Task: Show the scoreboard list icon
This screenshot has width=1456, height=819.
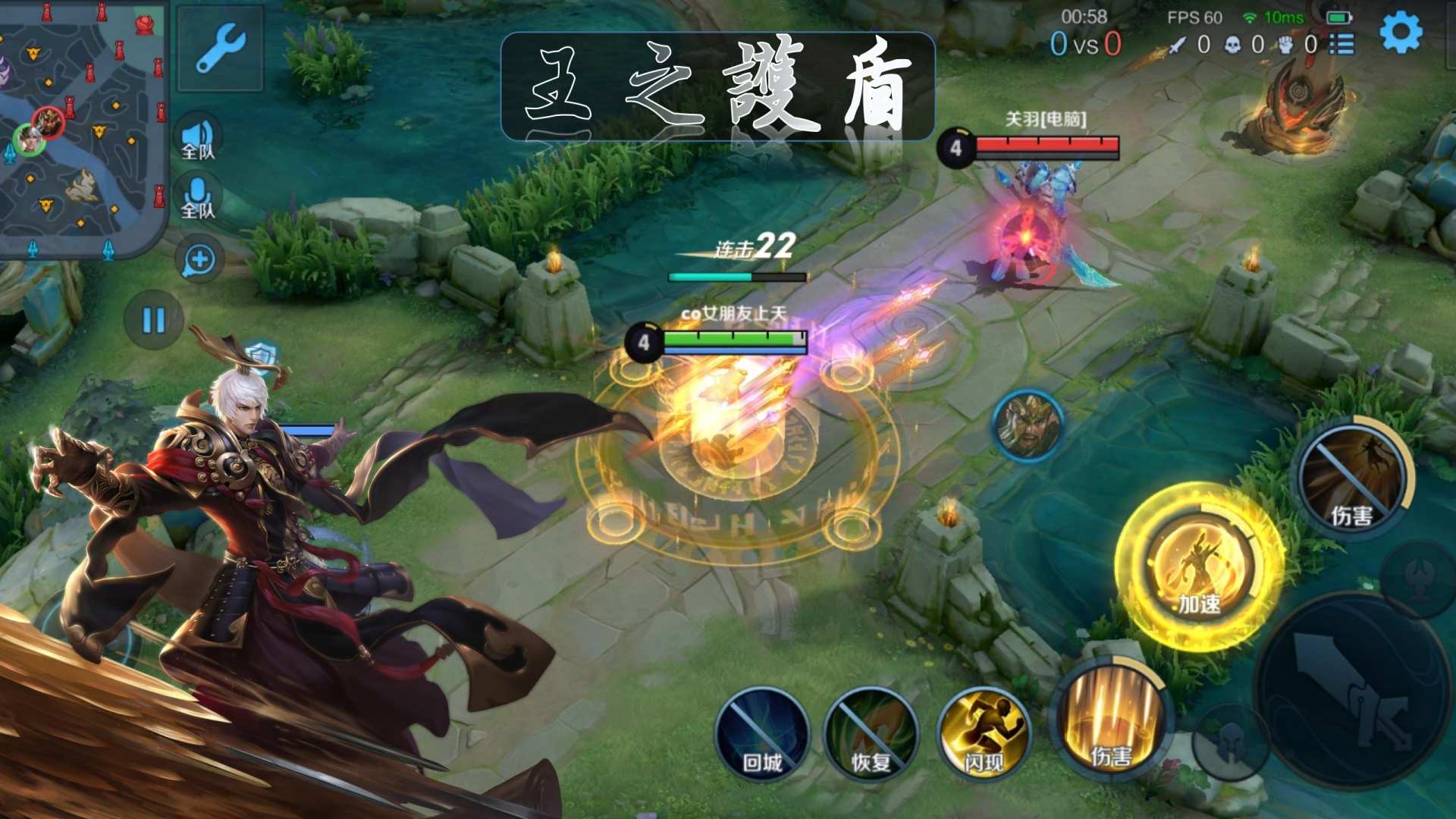Action: (x=1342, y=45)
